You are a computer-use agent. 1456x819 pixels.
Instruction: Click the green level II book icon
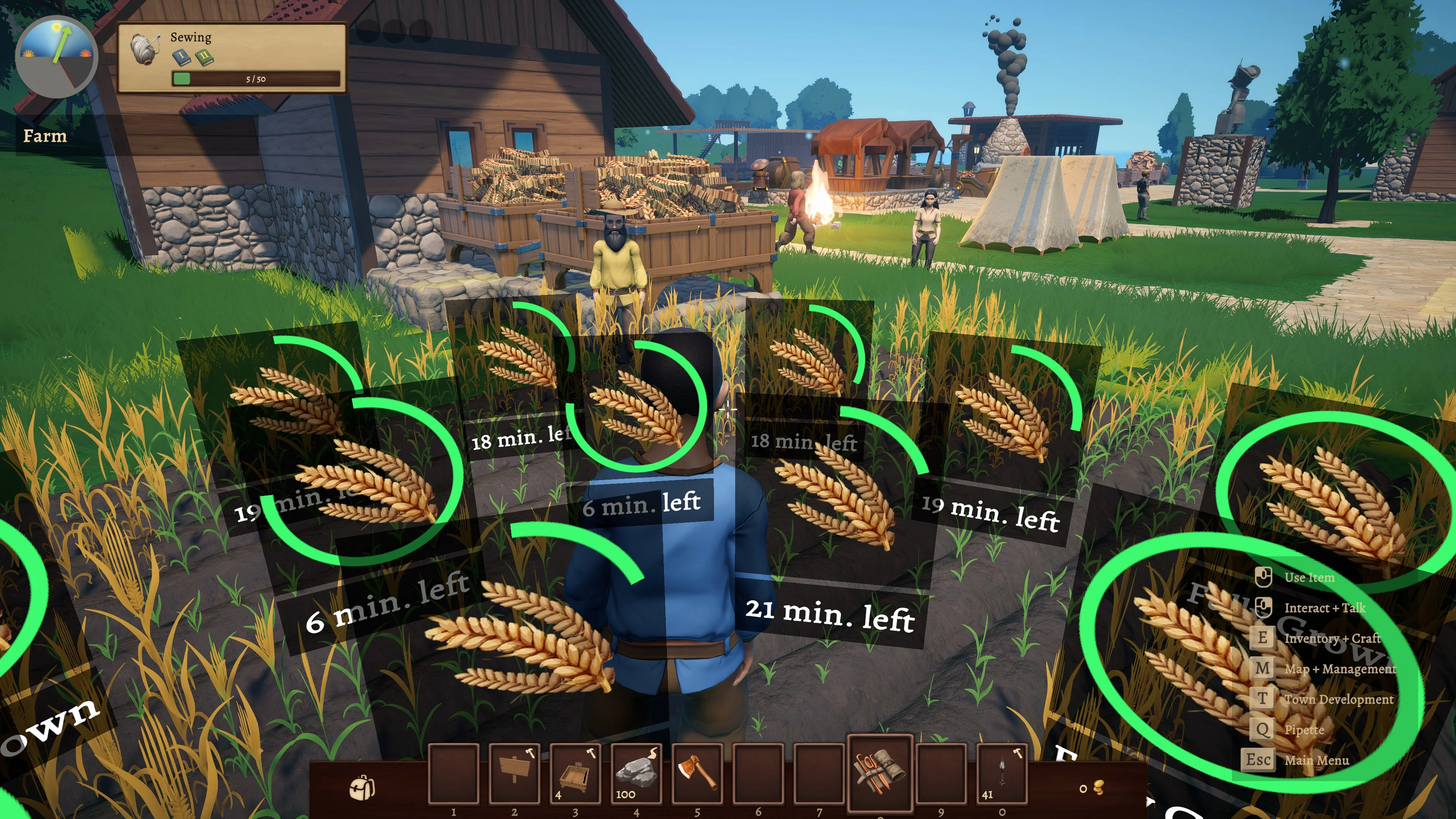coord(204,56)
